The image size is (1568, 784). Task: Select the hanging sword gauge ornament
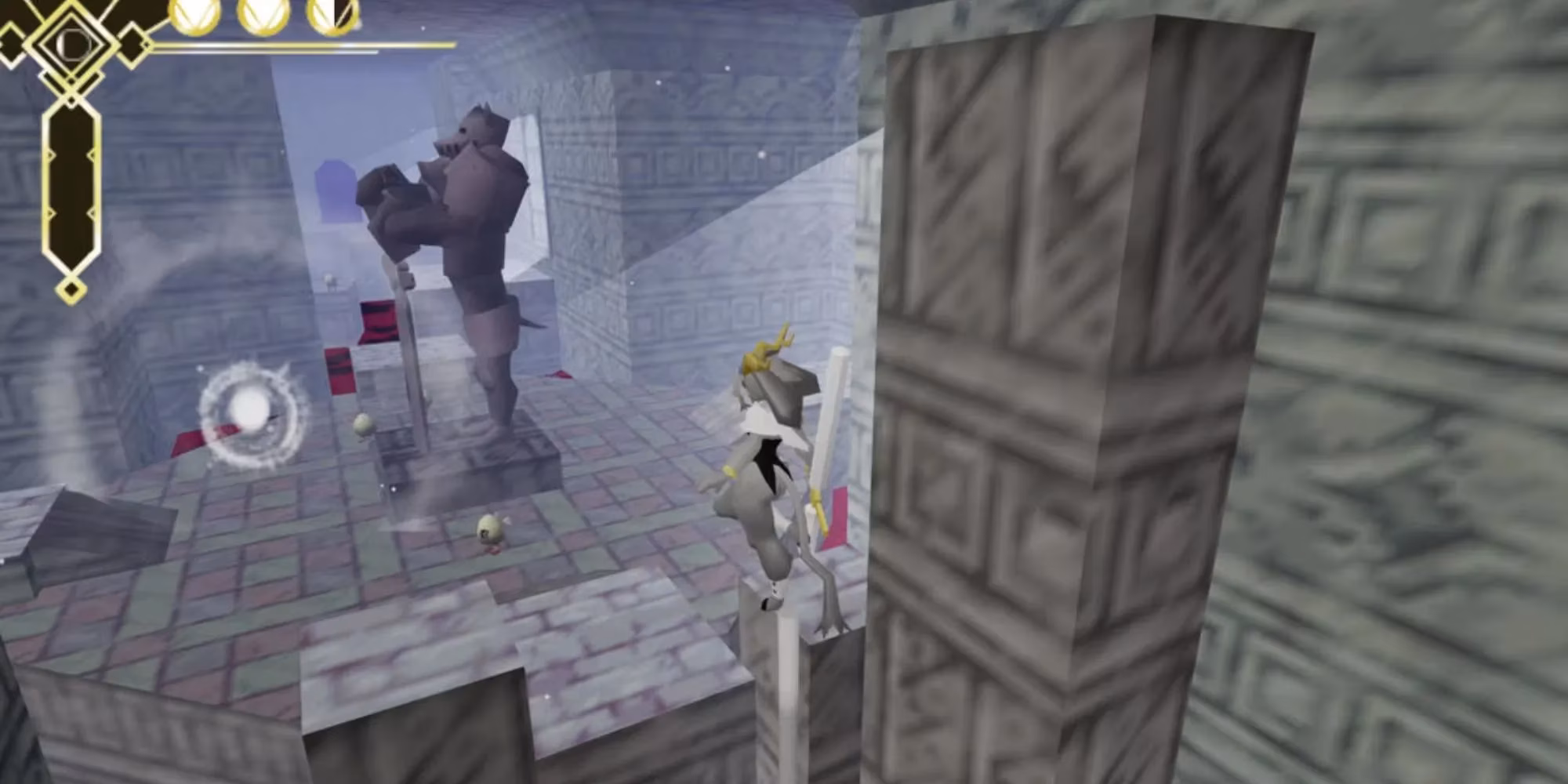[71, 184]
